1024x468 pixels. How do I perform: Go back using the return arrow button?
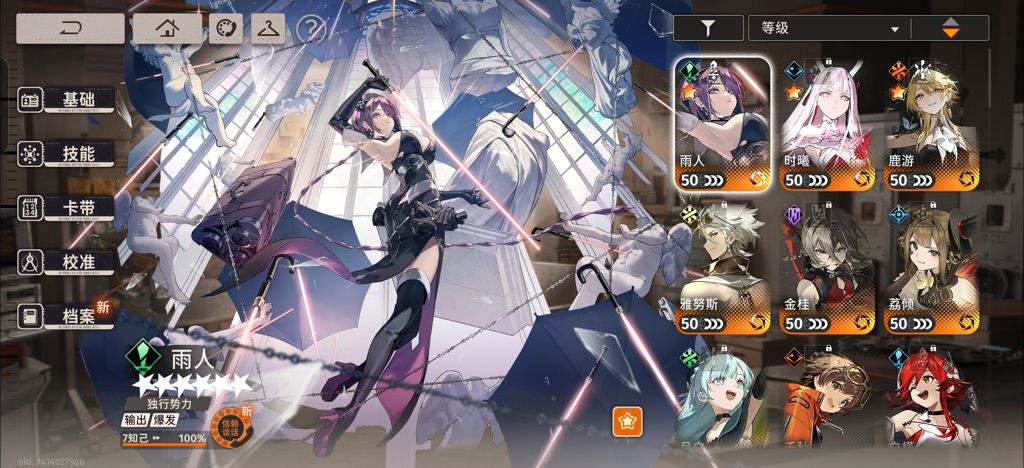pos(70,28)
